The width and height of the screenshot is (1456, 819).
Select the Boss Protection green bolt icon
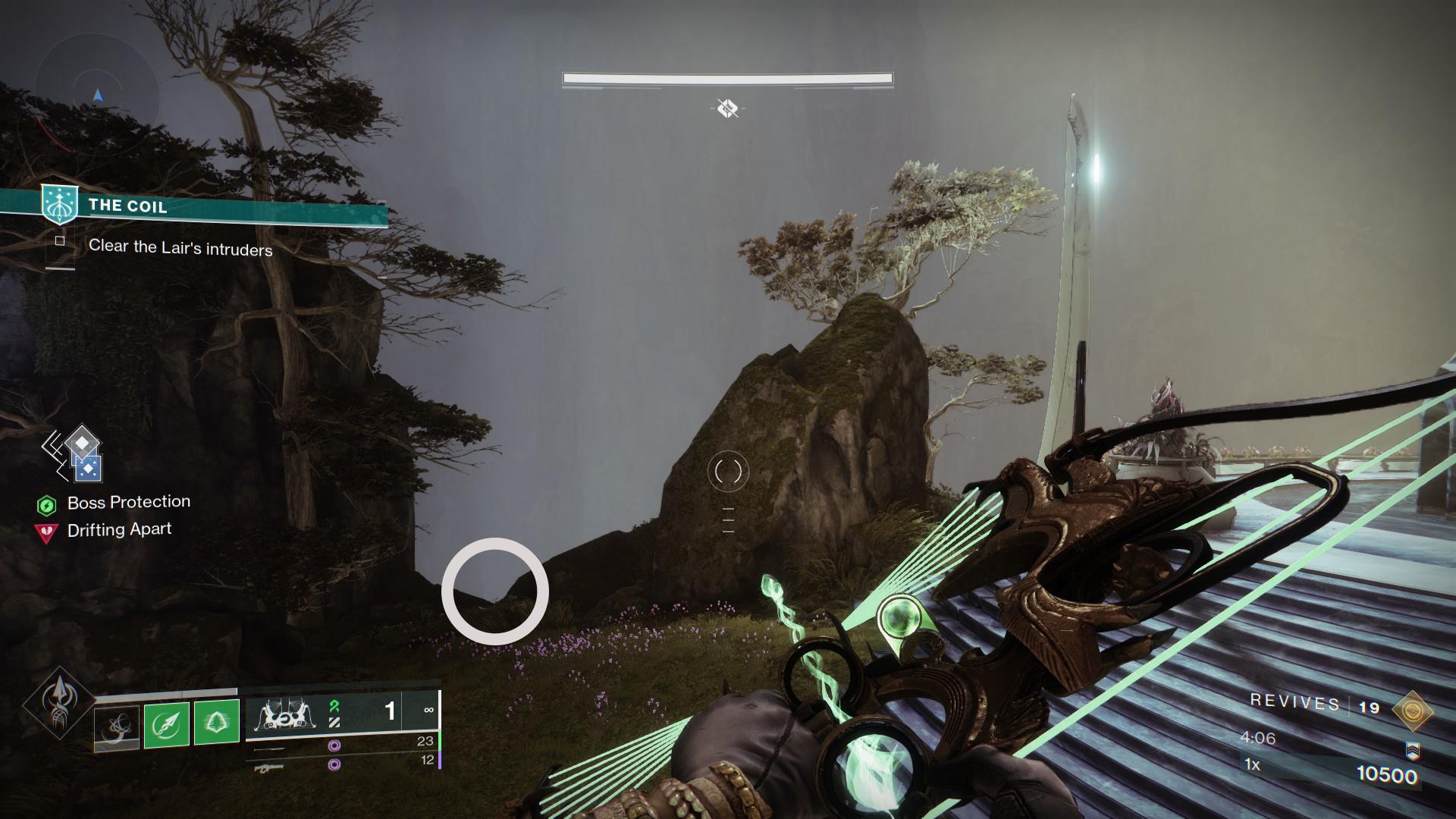coord(47,504)
